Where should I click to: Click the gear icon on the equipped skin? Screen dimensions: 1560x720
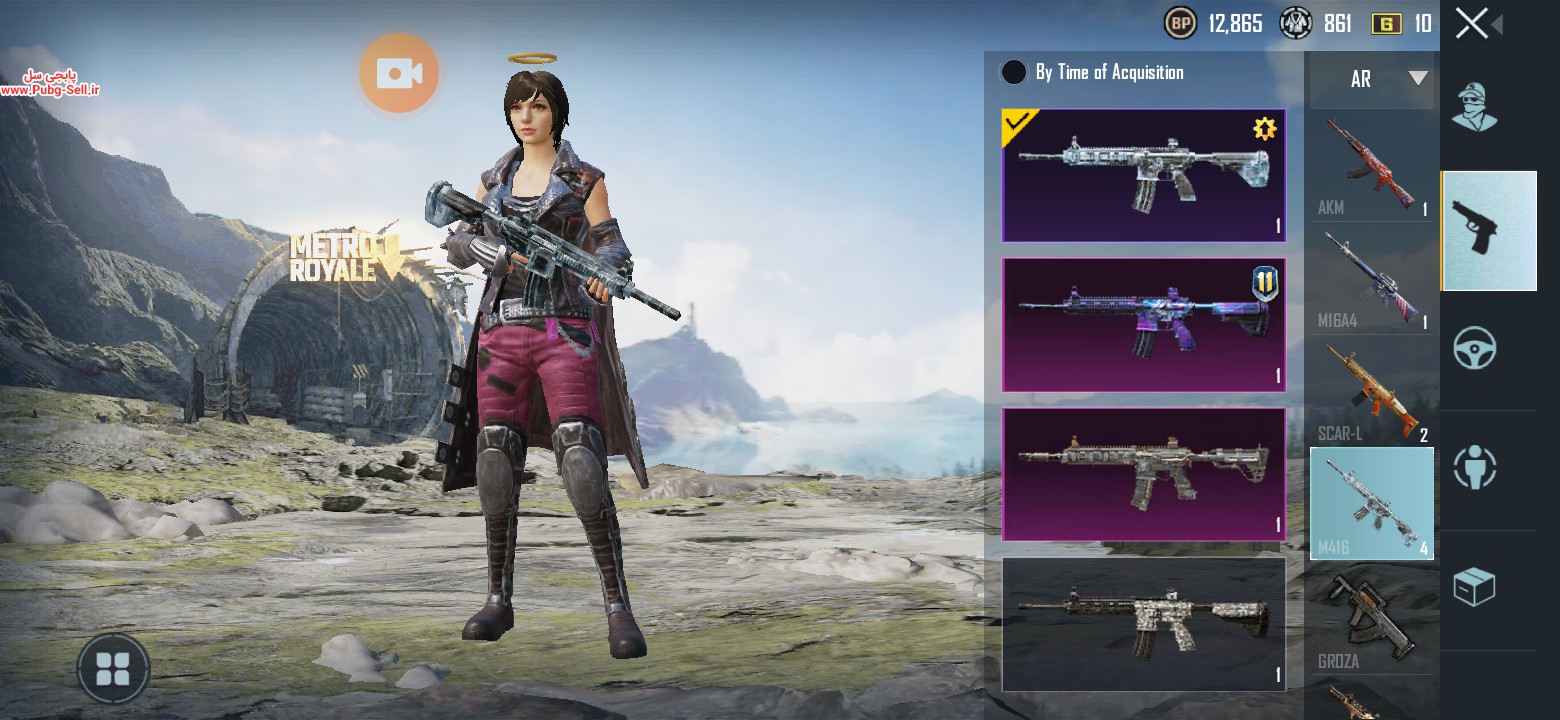point(1264,128)
